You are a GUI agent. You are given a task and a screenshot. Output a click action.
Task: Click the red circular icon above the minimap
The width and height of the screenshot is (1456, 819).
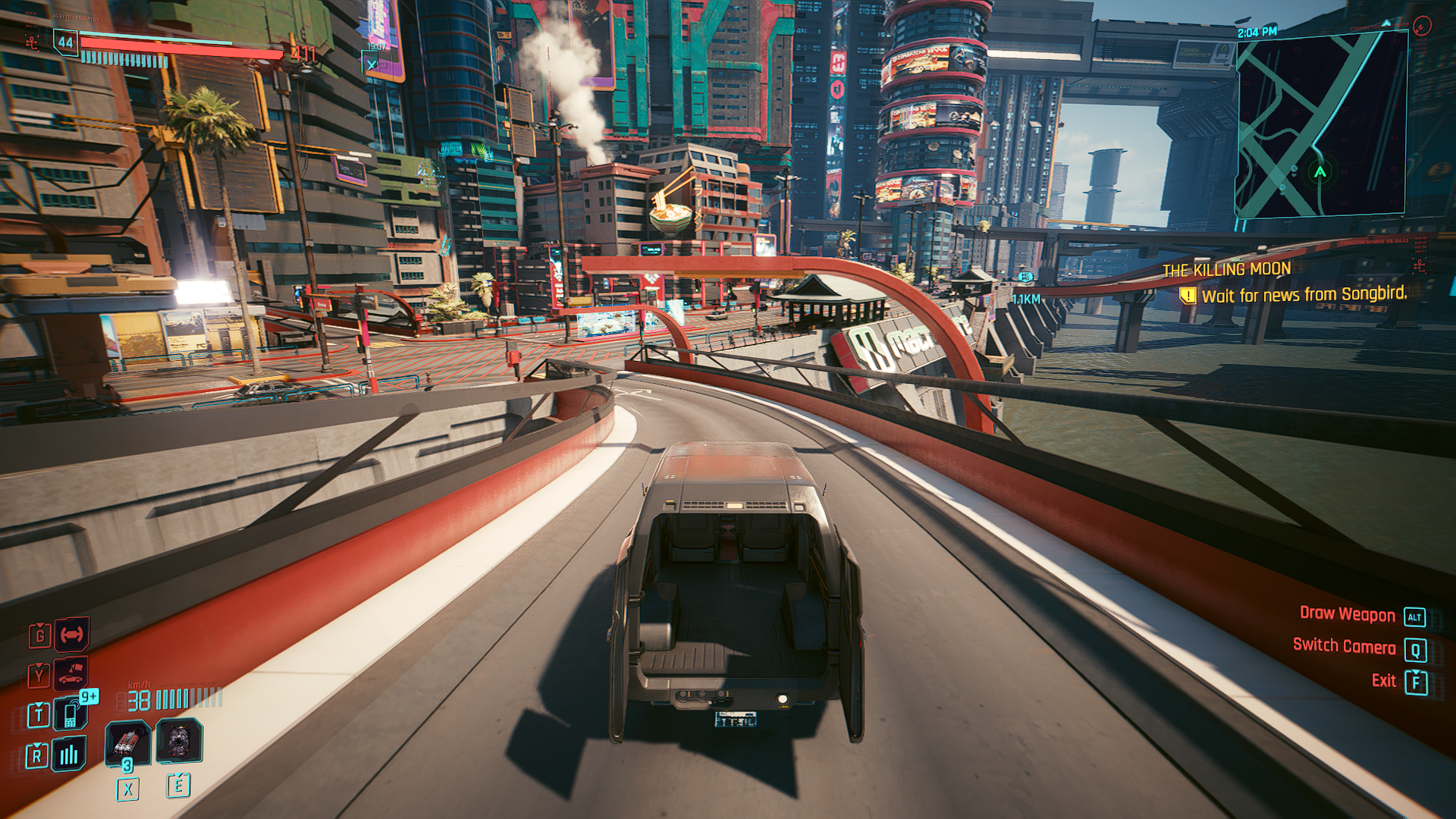pos(1422,27)
